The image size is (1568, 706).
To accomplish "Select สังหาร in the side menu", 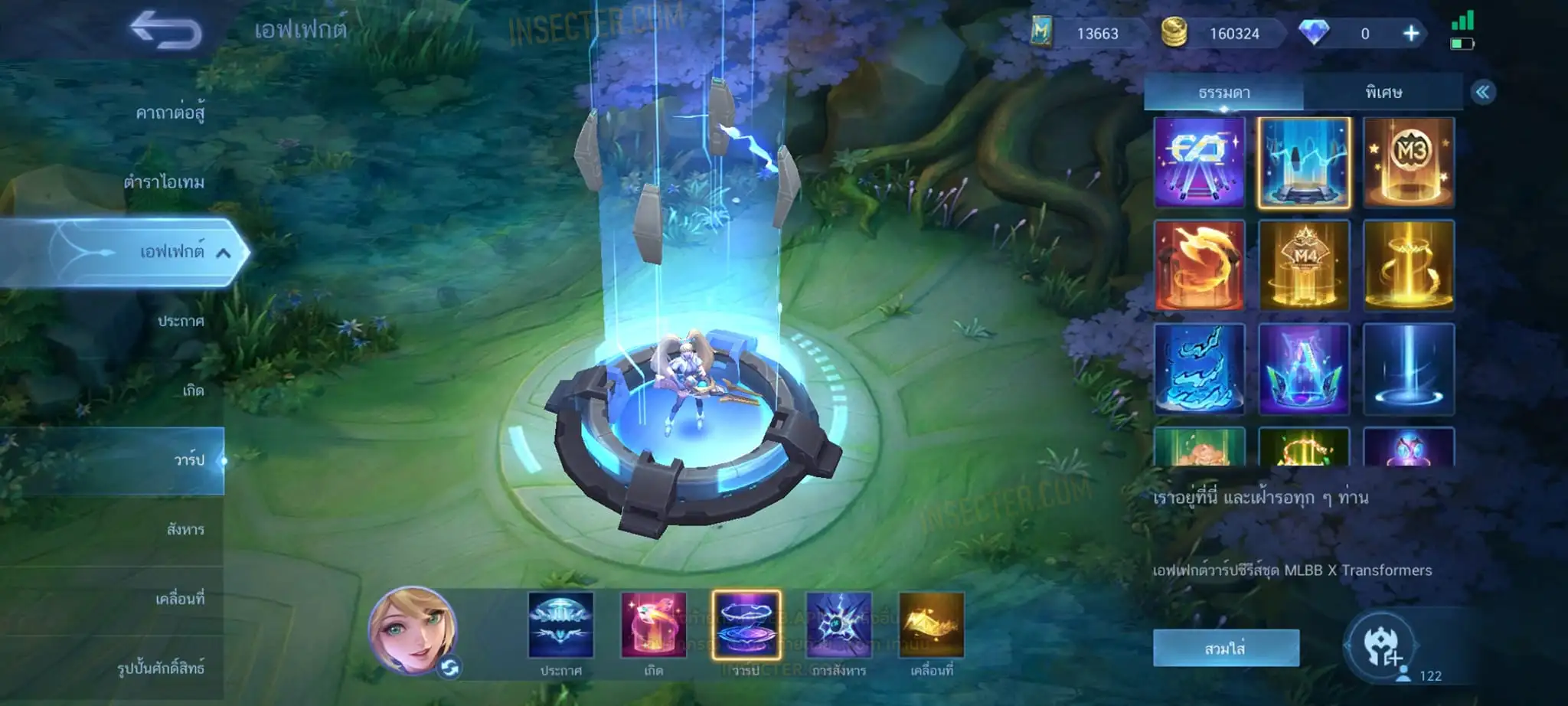I will point(185,529).
